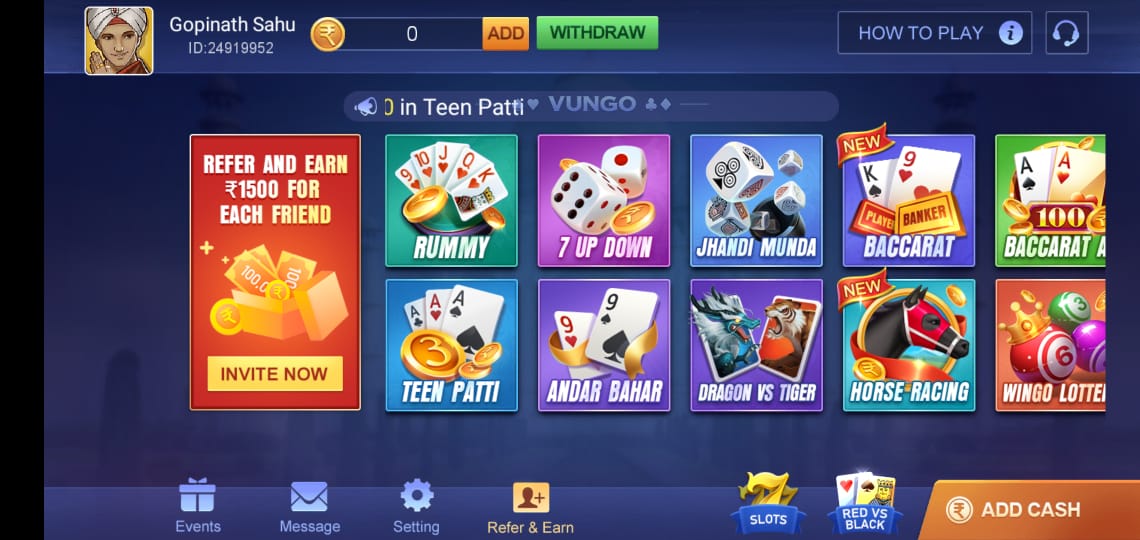Launch the Rummy game

pos(451,201)
